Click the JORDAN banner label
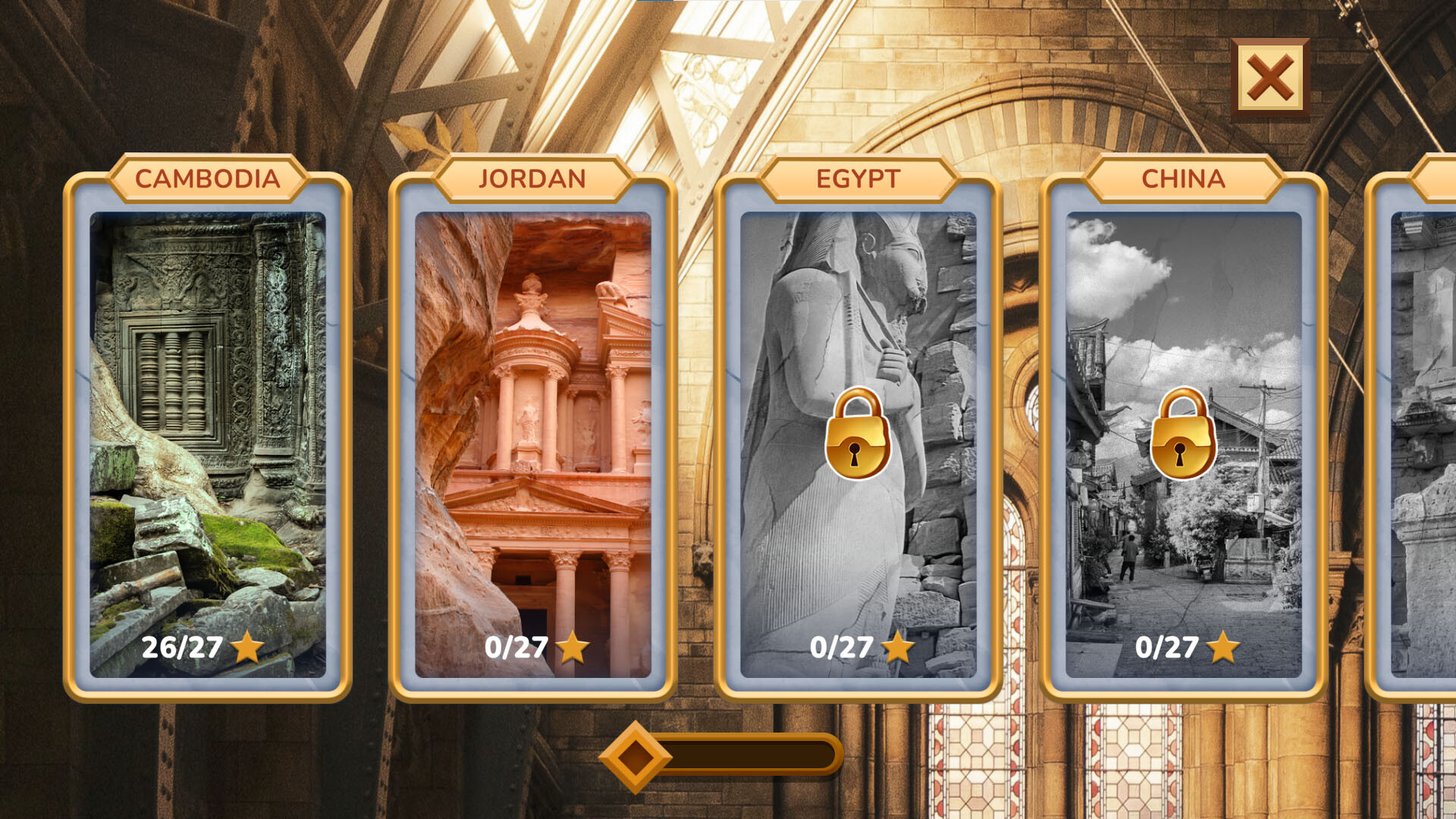Viewport: 1456px width, 819px height. pyautogui.click(x=531, y=178)
